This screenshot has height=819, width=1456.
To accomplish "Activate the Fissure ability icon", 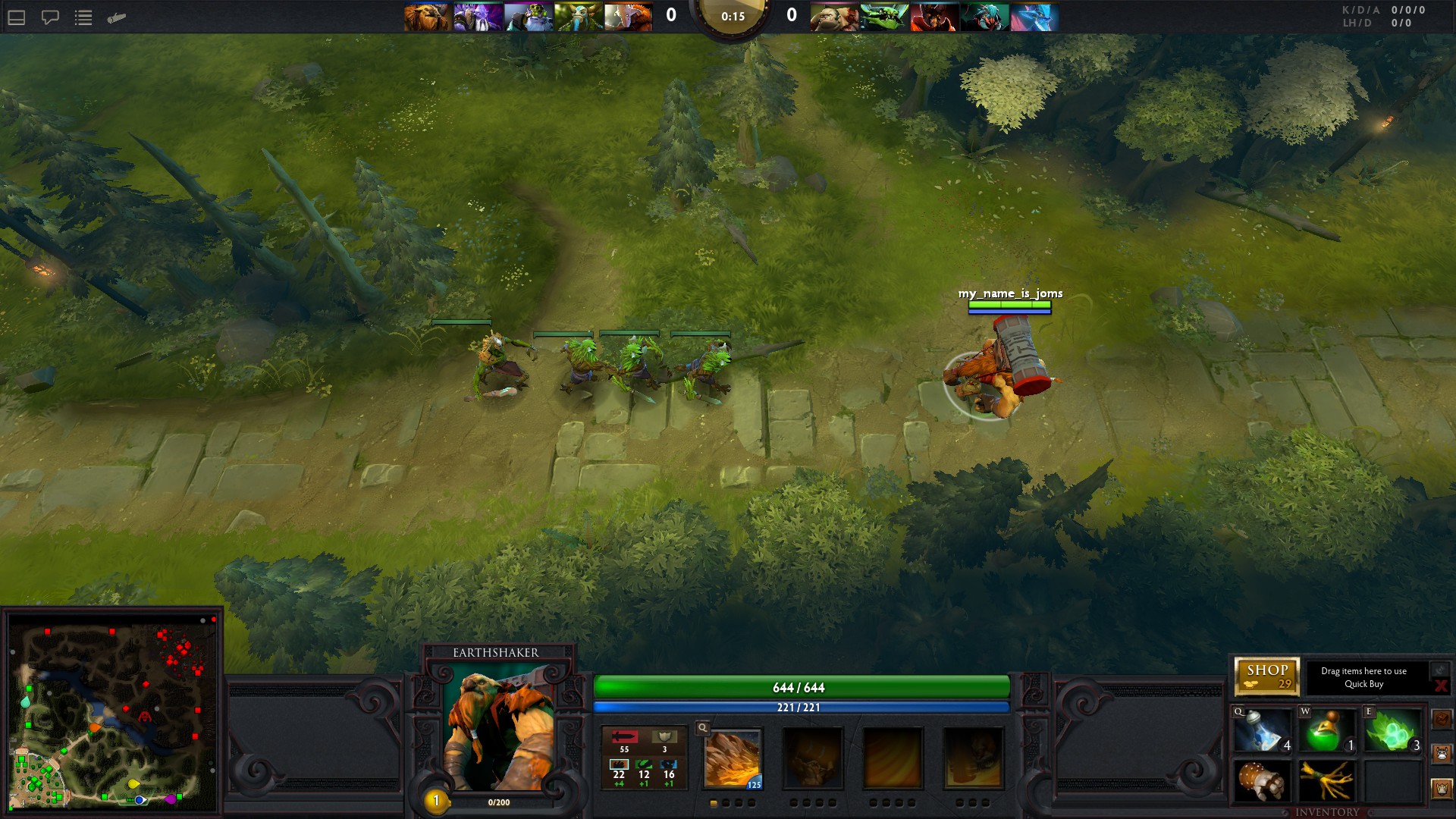I will pos(733,758).
